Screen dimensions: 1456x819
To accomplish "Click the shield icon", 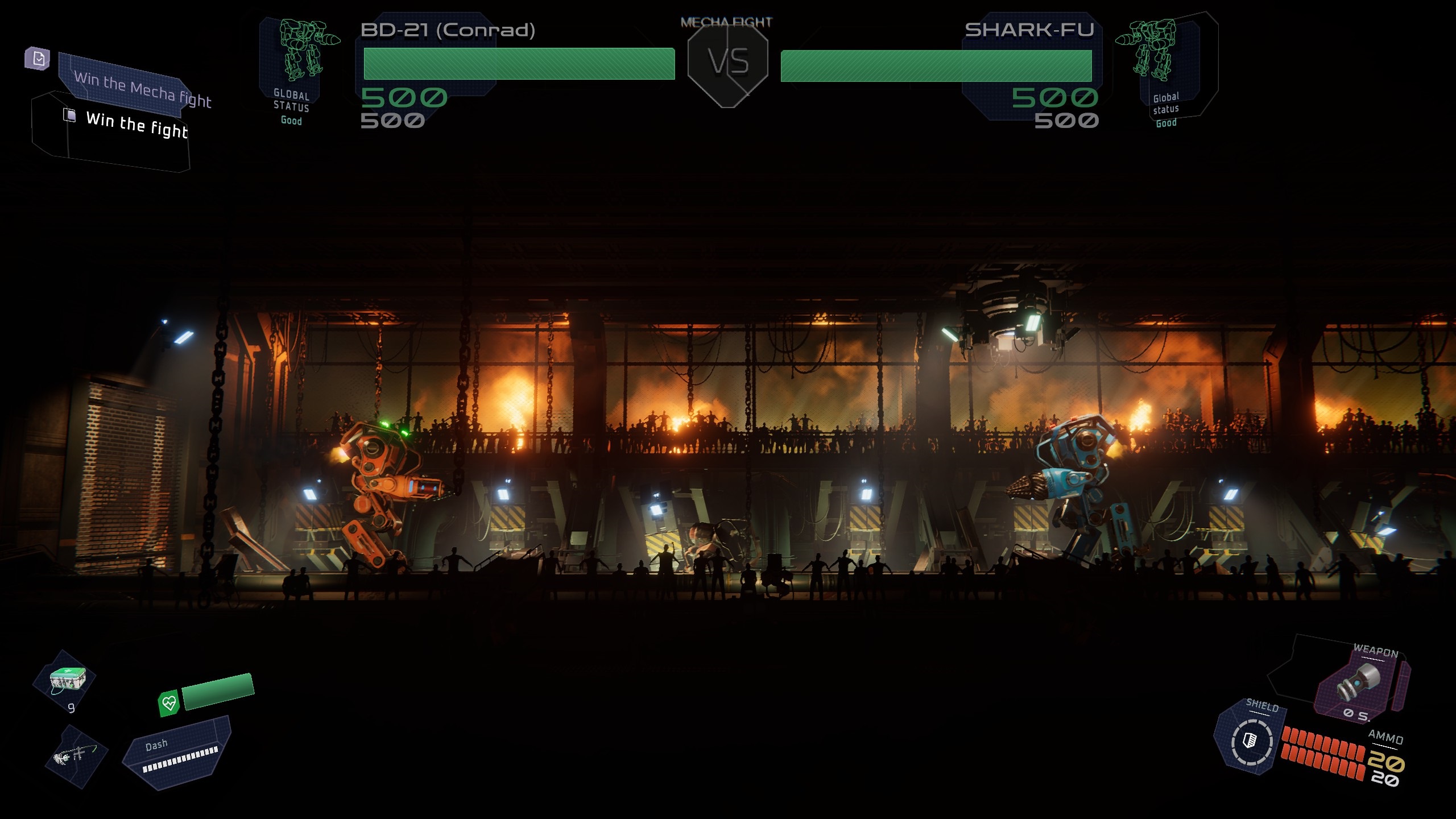I will click(1251, 741).
